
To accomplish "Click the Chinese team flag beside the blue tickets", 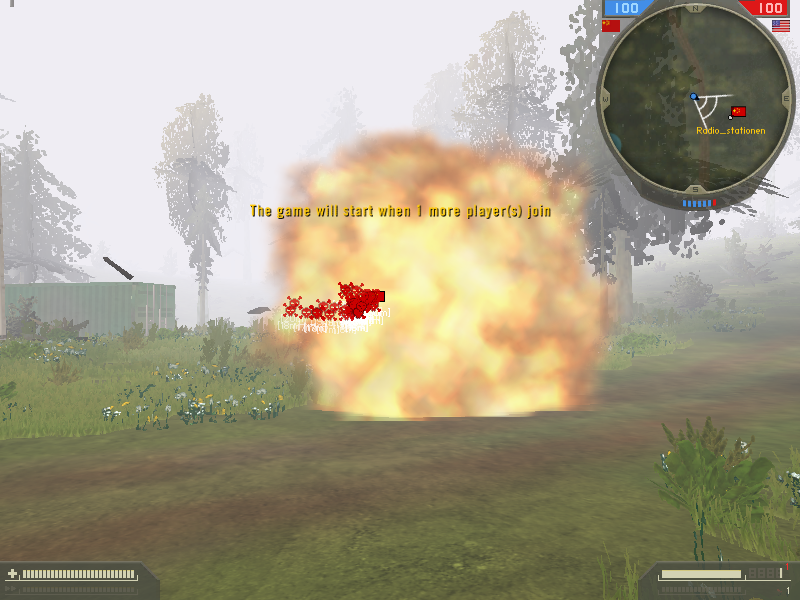I will (611, 25).
